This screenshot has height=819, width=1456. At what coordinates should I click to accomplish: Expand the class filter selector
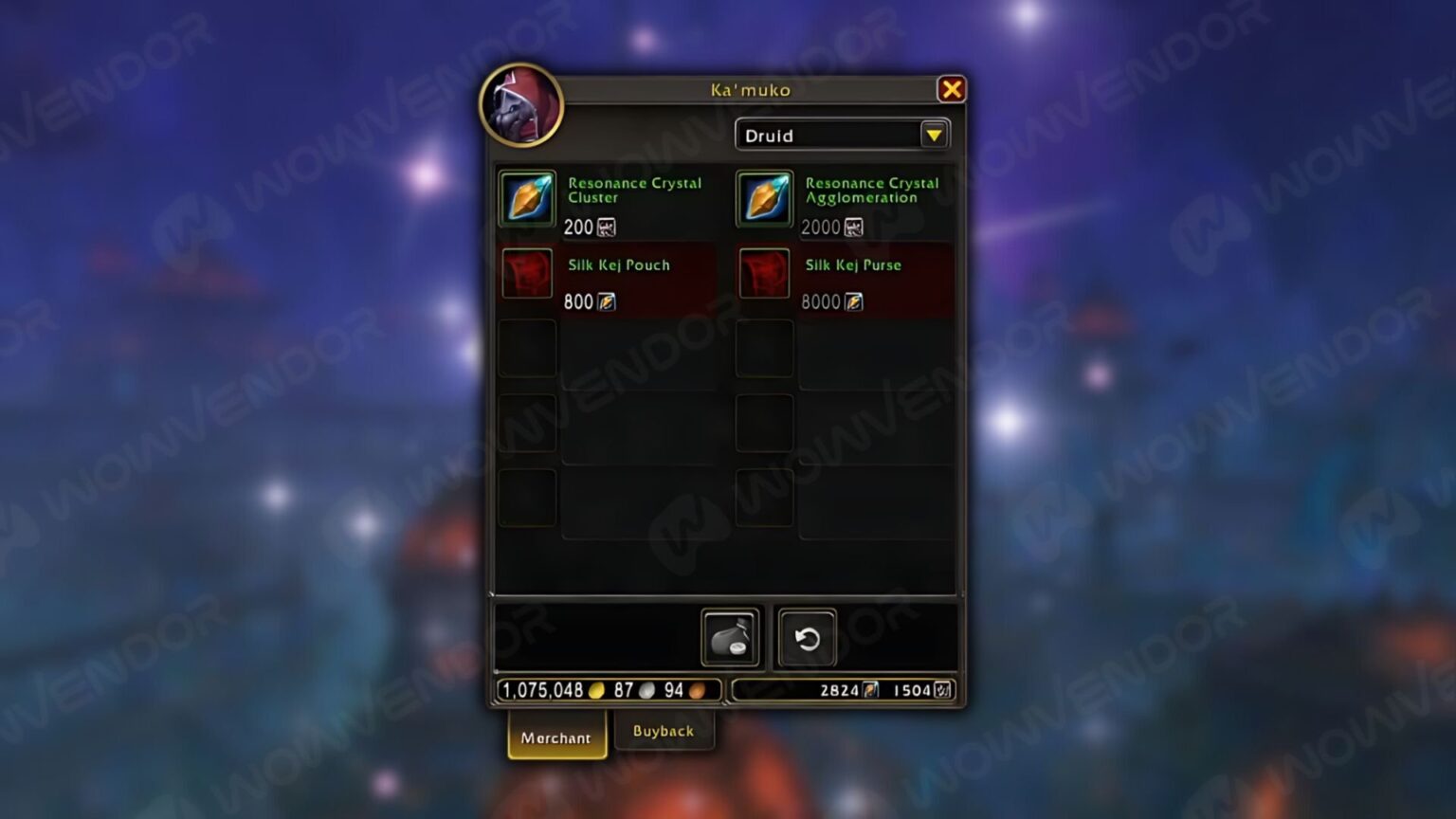coord(834,135)
